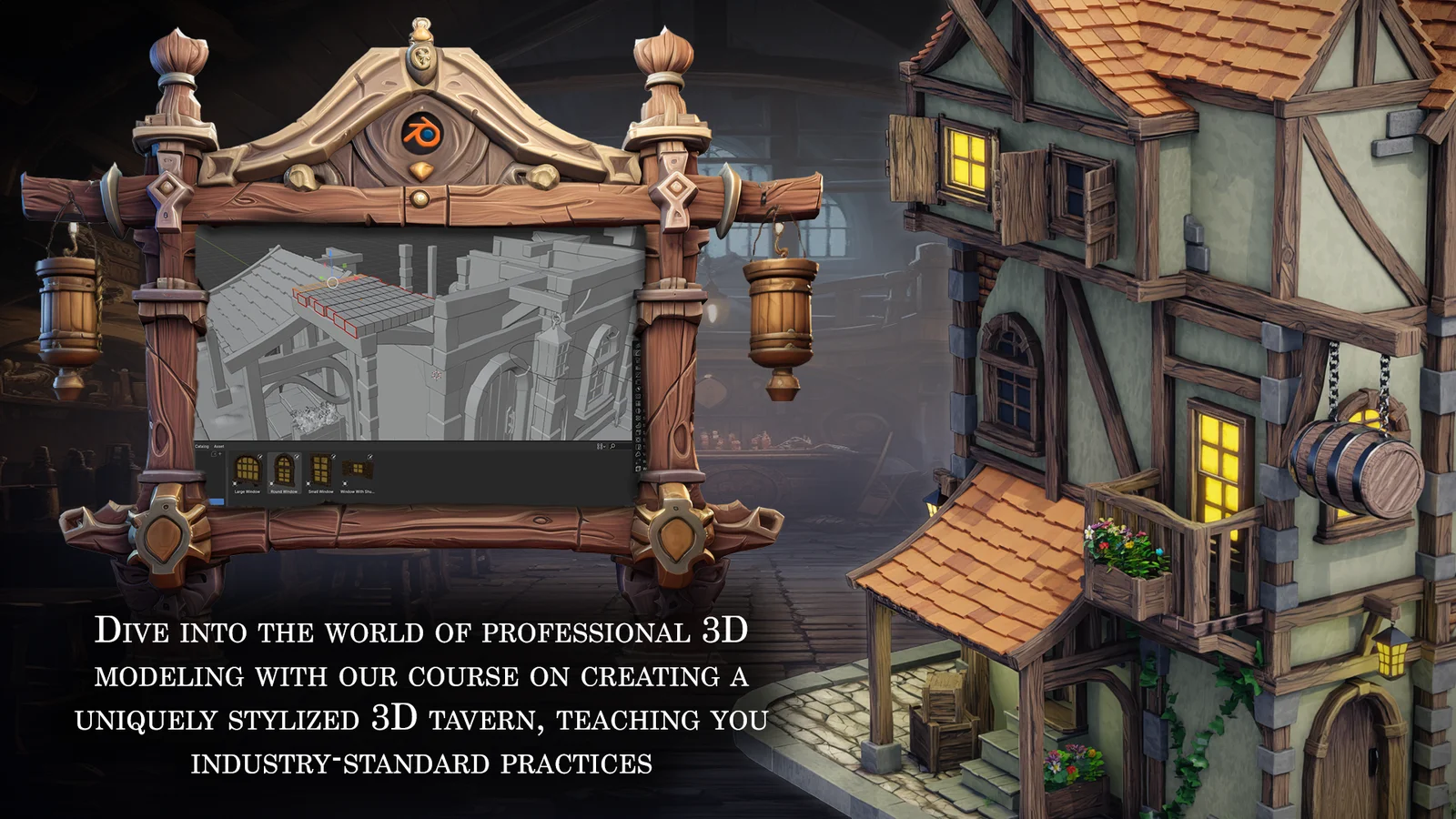Select the Rotate tool
The image size is (1456, 819).
coord(638,368)
